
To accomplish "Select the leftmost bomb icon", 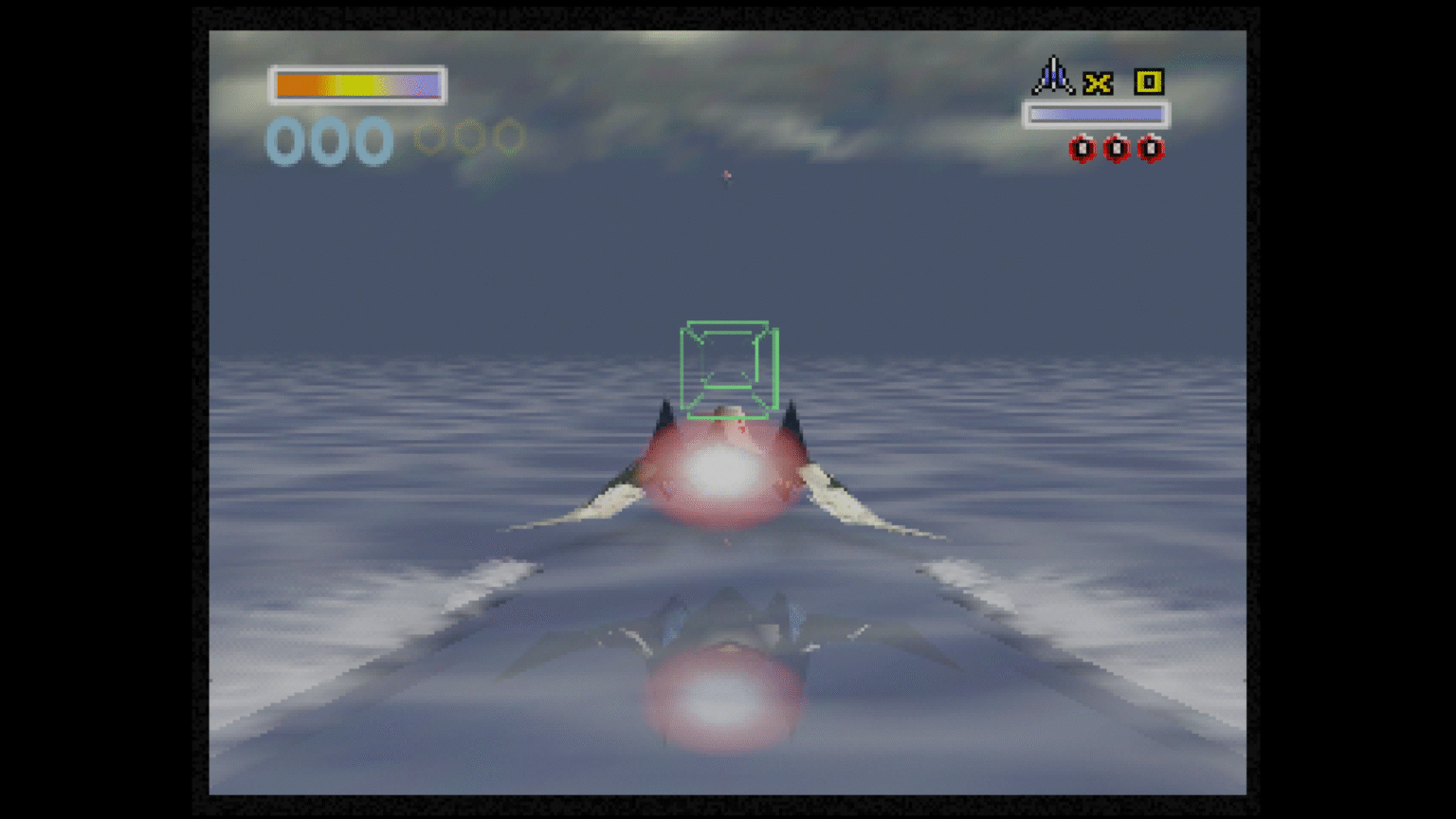I will 1082,149.
